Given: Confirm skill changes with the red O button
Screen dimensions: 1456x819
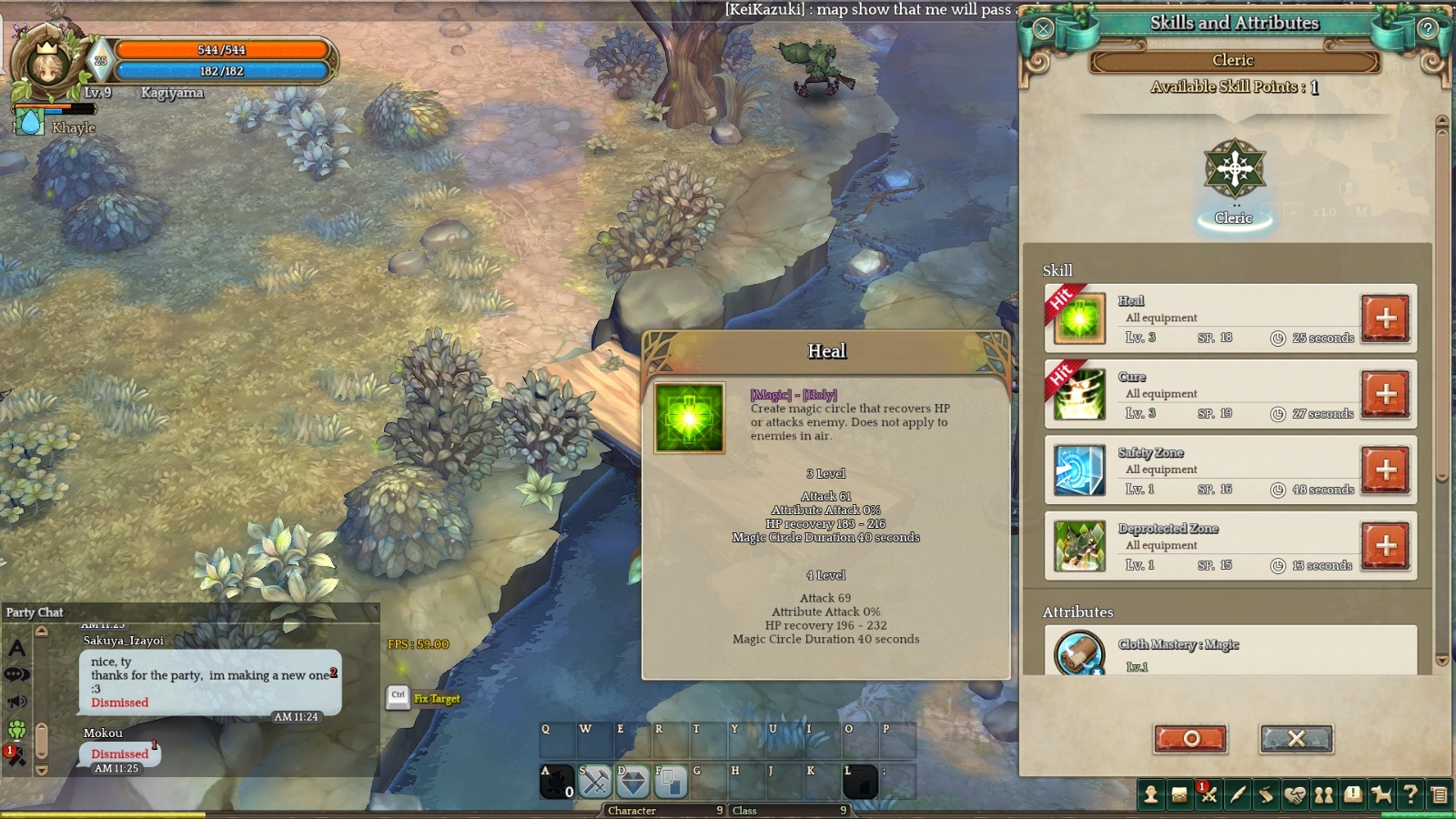Looking at the screenshot, I should (x=1190, y=738).
